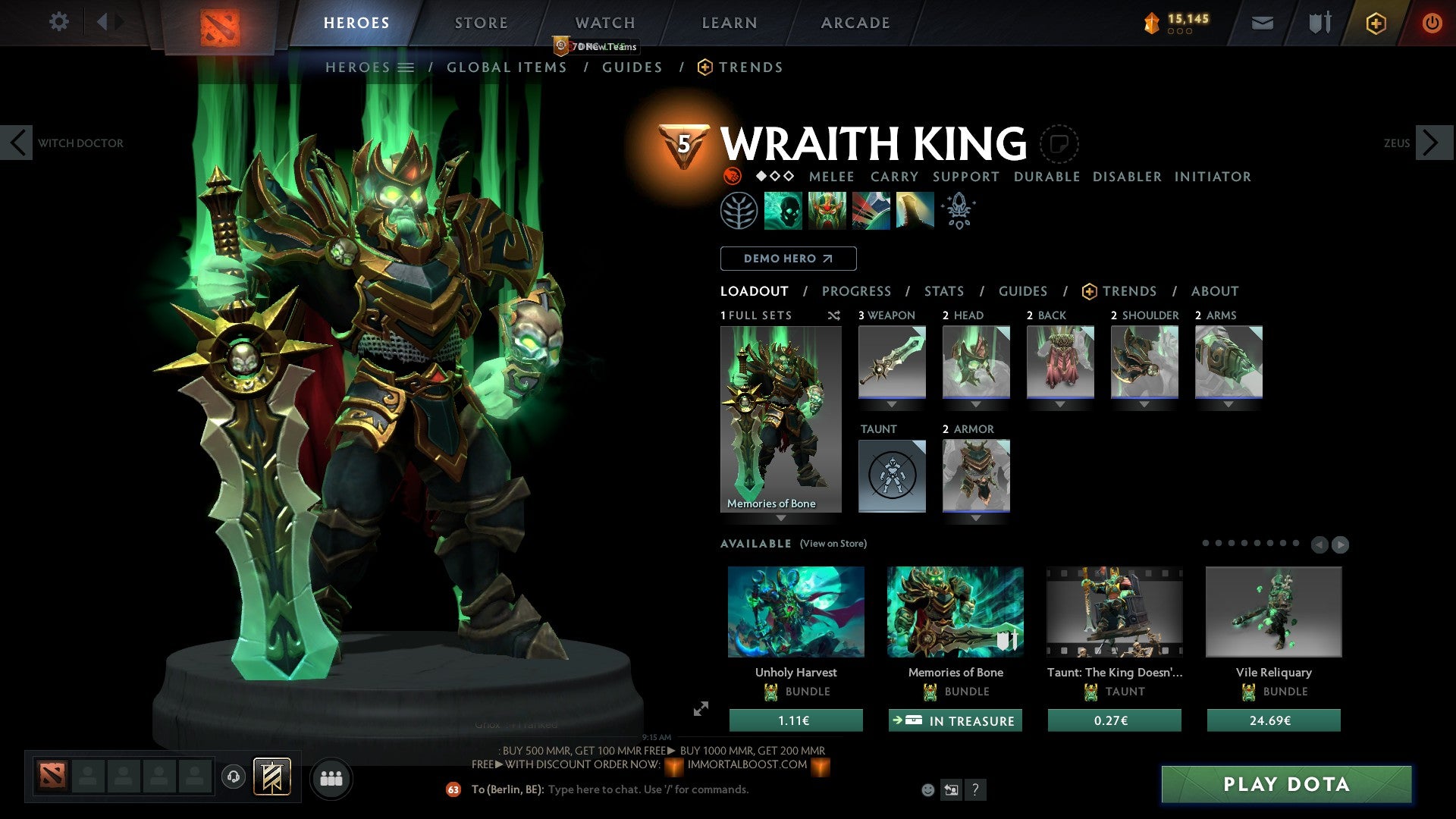This screenshot has width=1456, height=819.
Task: Select the Reincarnation ability icon
Action: [x=915, y=210]
